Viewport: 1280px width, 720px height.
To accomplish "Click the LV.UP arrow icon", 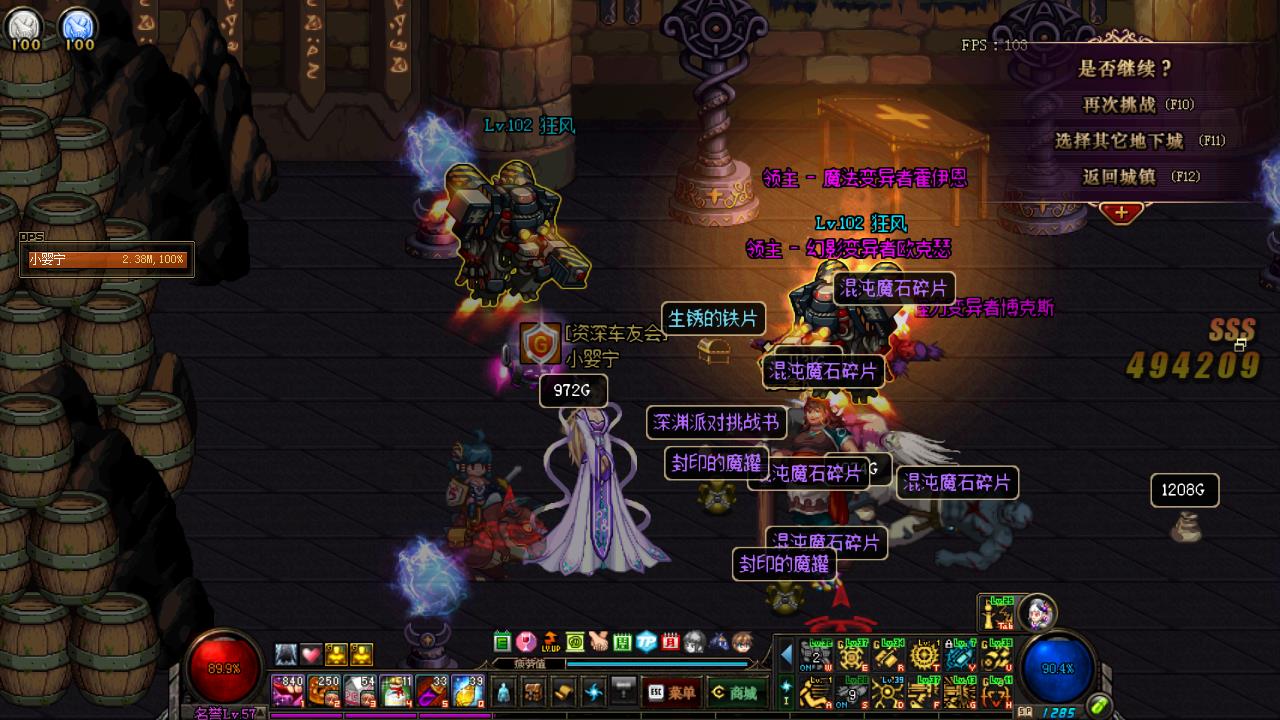I will click(550, 641).
